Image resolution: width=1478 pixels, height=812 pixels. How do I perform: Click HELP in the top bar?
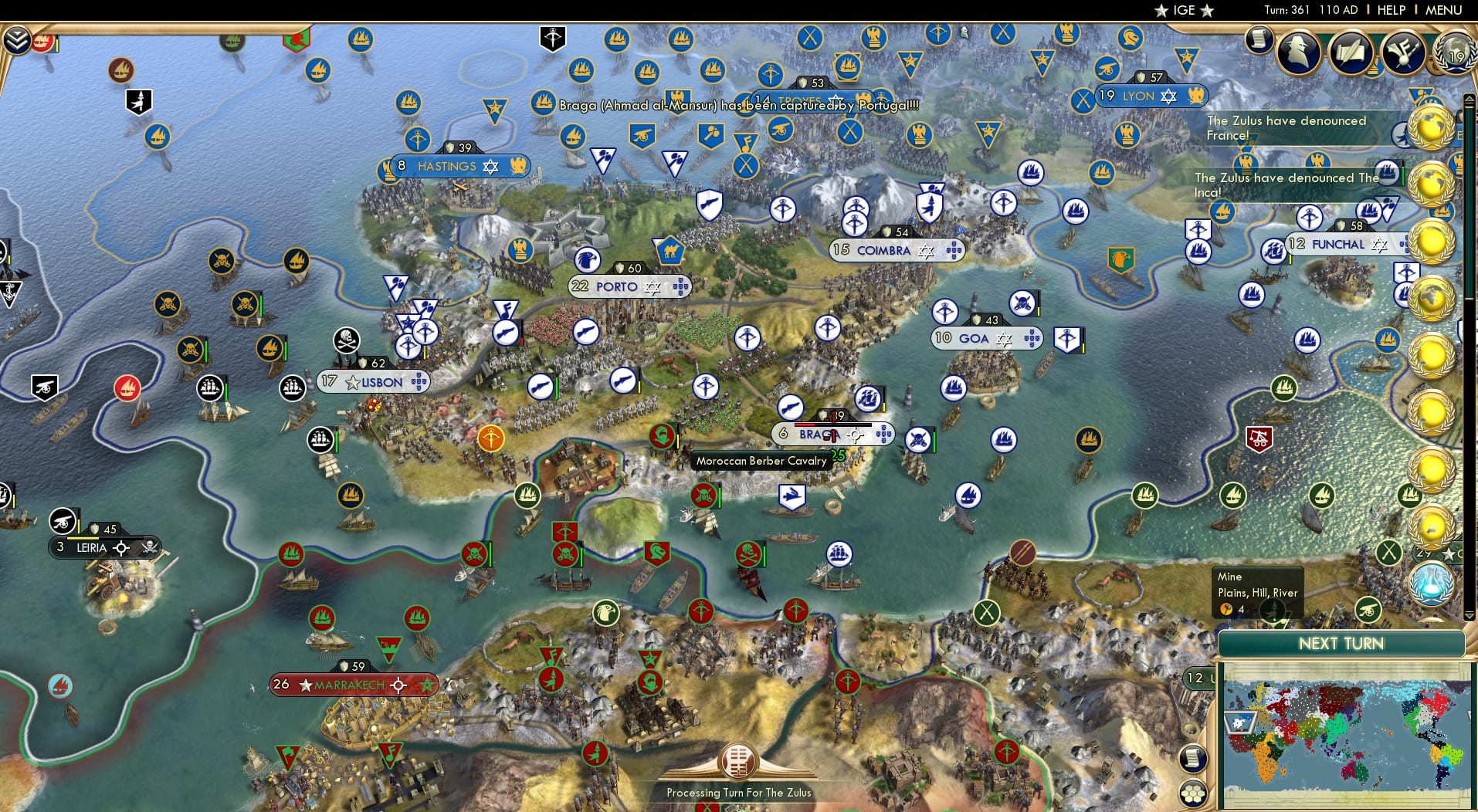coord(1389,10)
